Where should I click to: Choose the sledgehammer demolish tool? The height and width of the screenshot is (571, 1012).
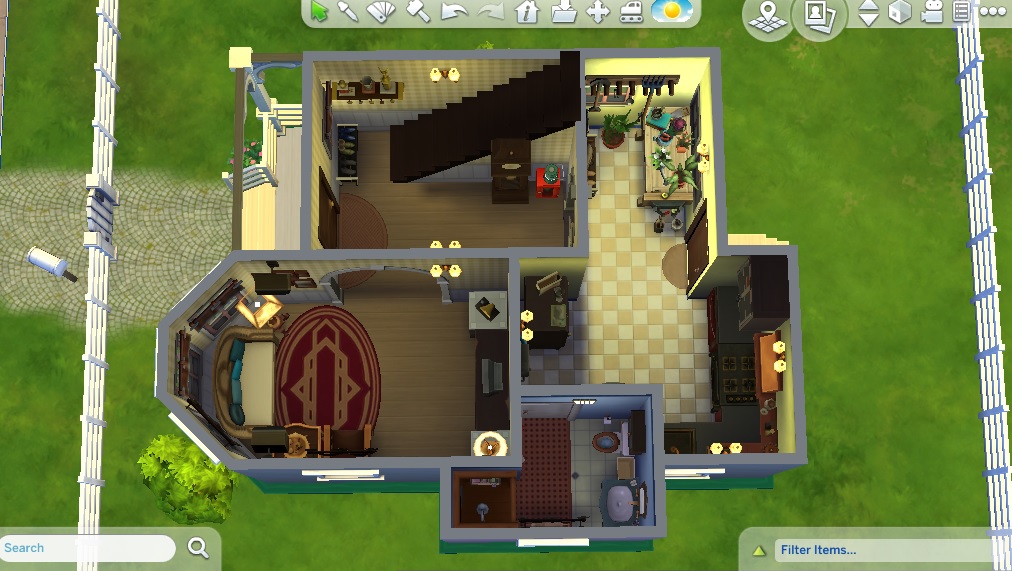(x=418, y=12)
